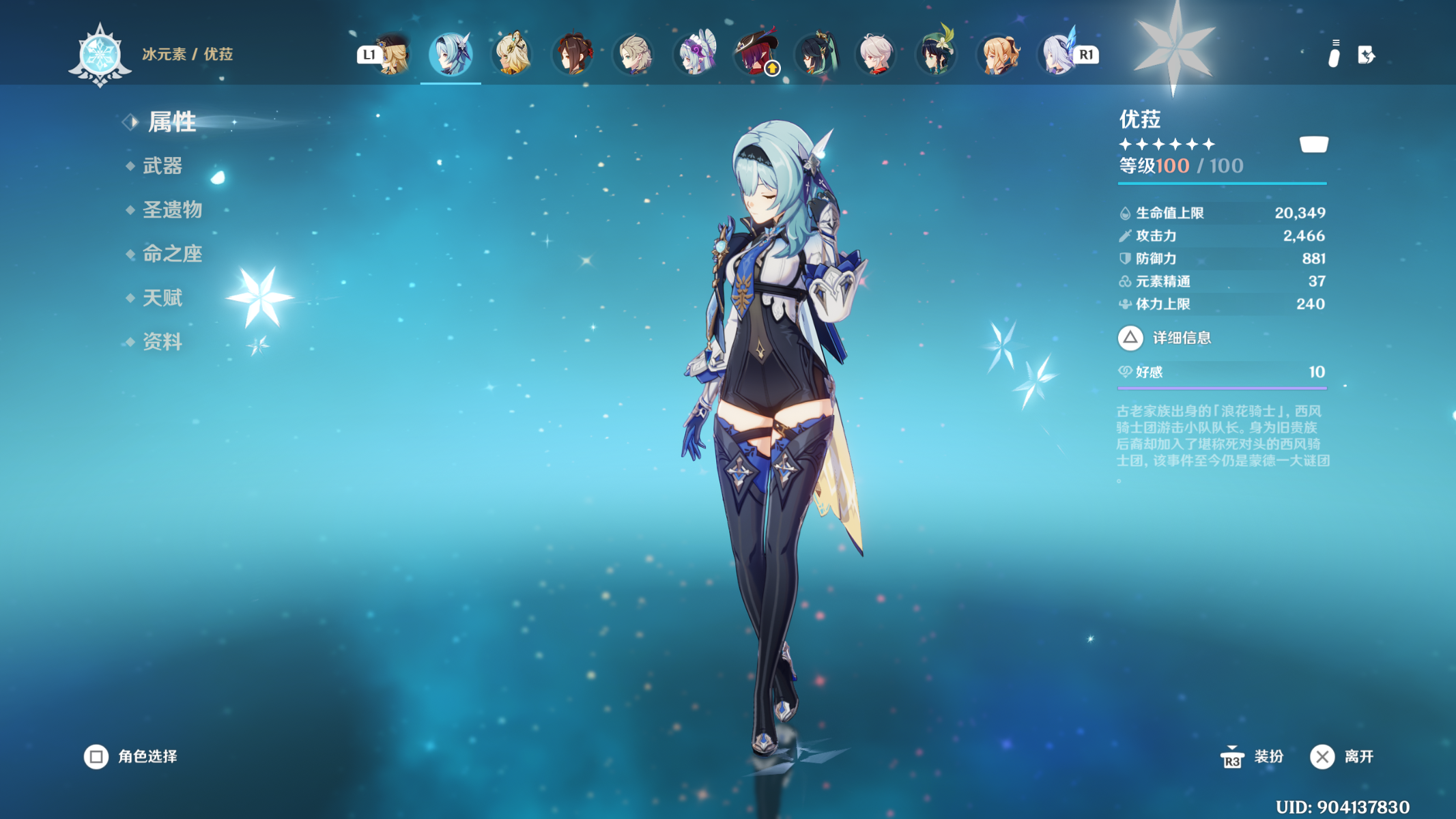Go to the 天赋 talents section
The width and height of the screenshot is (1456, 819).
pos(162,298)
